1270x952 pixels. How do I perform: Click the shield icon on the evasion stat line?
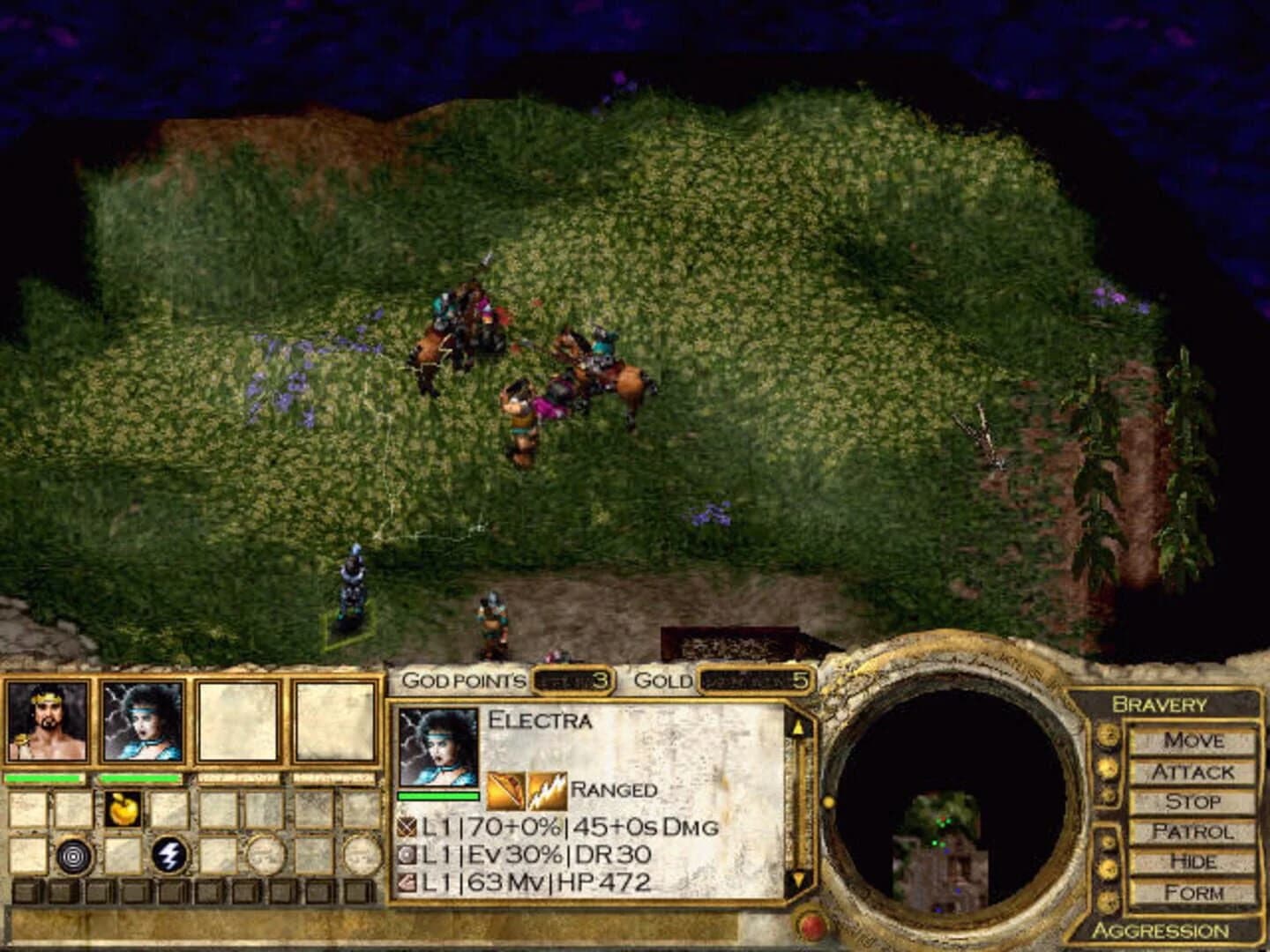[x=406, y=856]
